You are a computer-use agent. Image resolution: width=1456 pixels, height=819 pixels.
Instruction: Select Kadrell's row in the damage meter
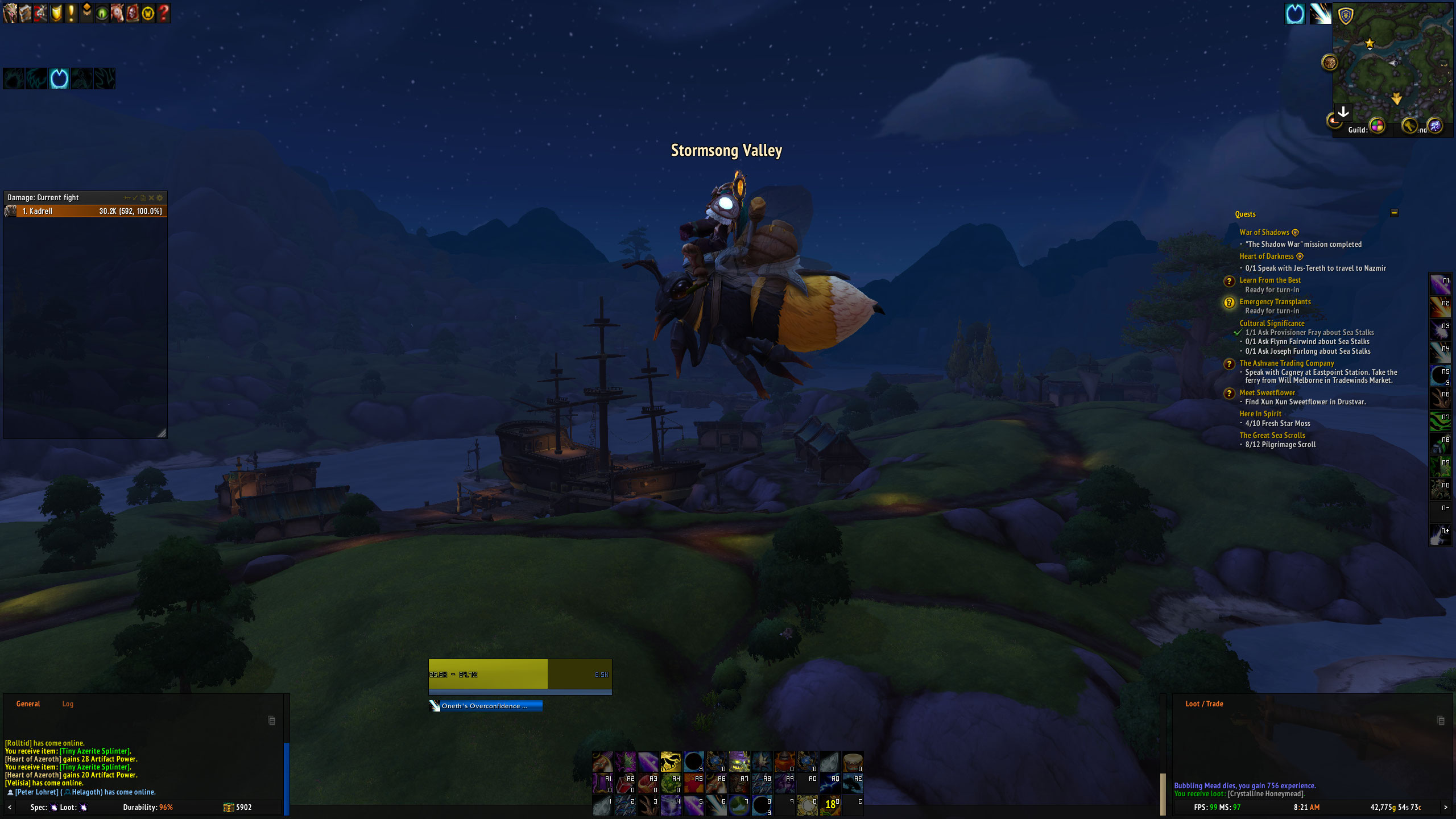(x=85, y=211)
